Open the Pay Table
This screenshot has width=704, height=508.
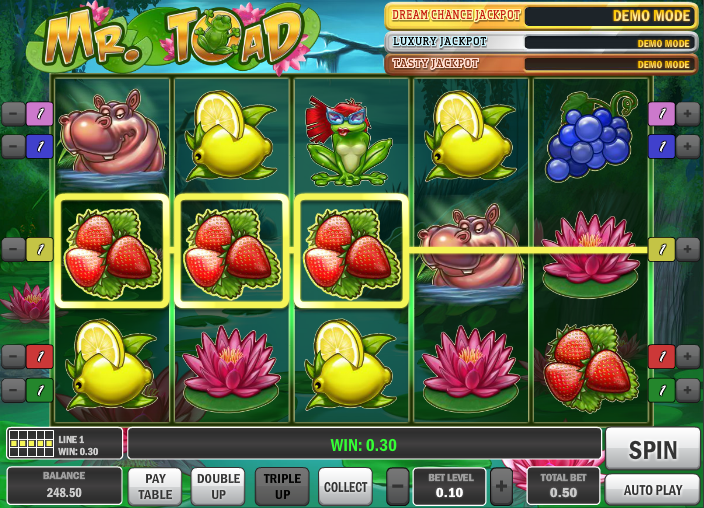pyautogui.click(x=155, y=486)
